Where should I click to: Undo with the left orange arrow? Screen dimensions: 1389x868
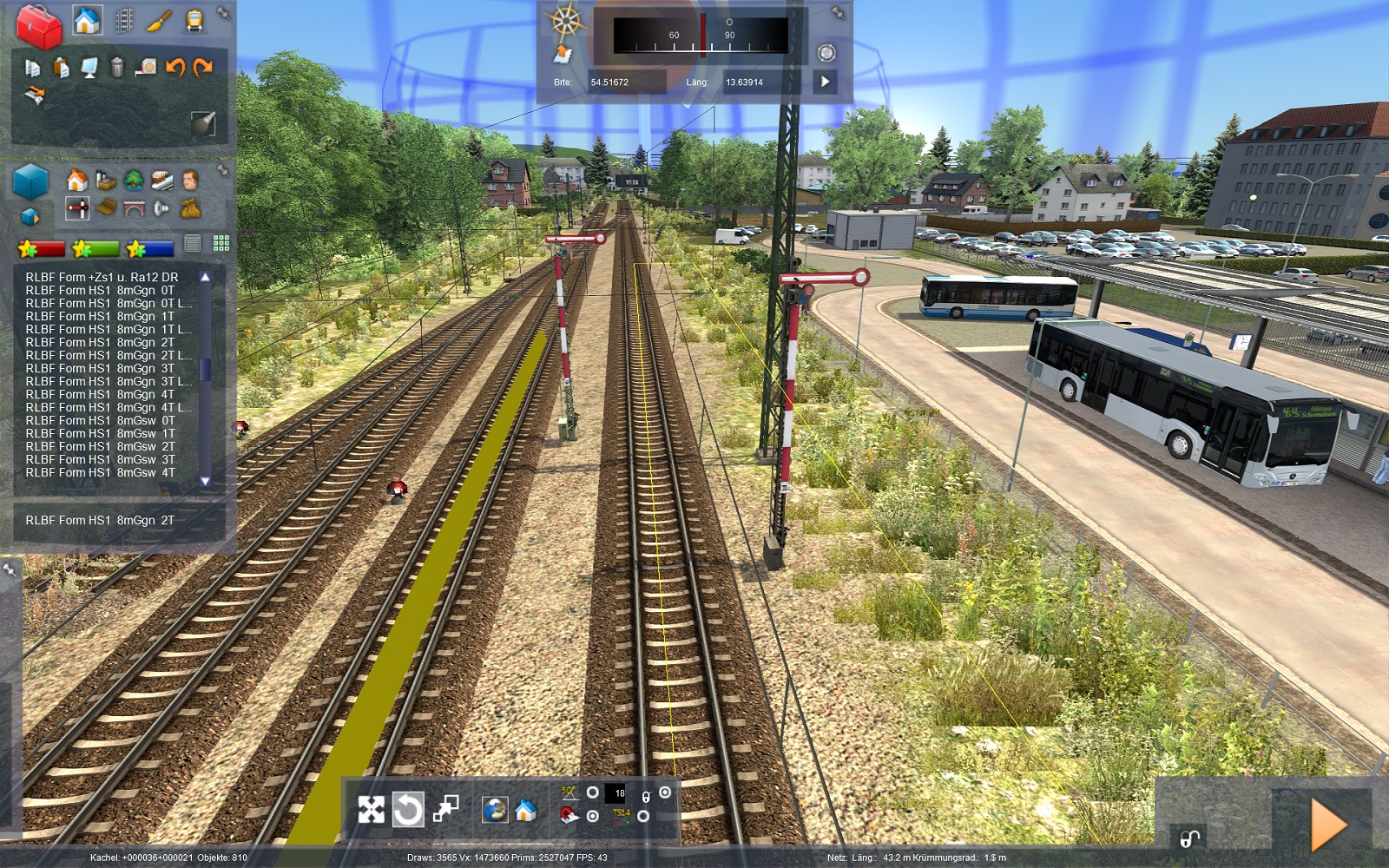(175, 67)
